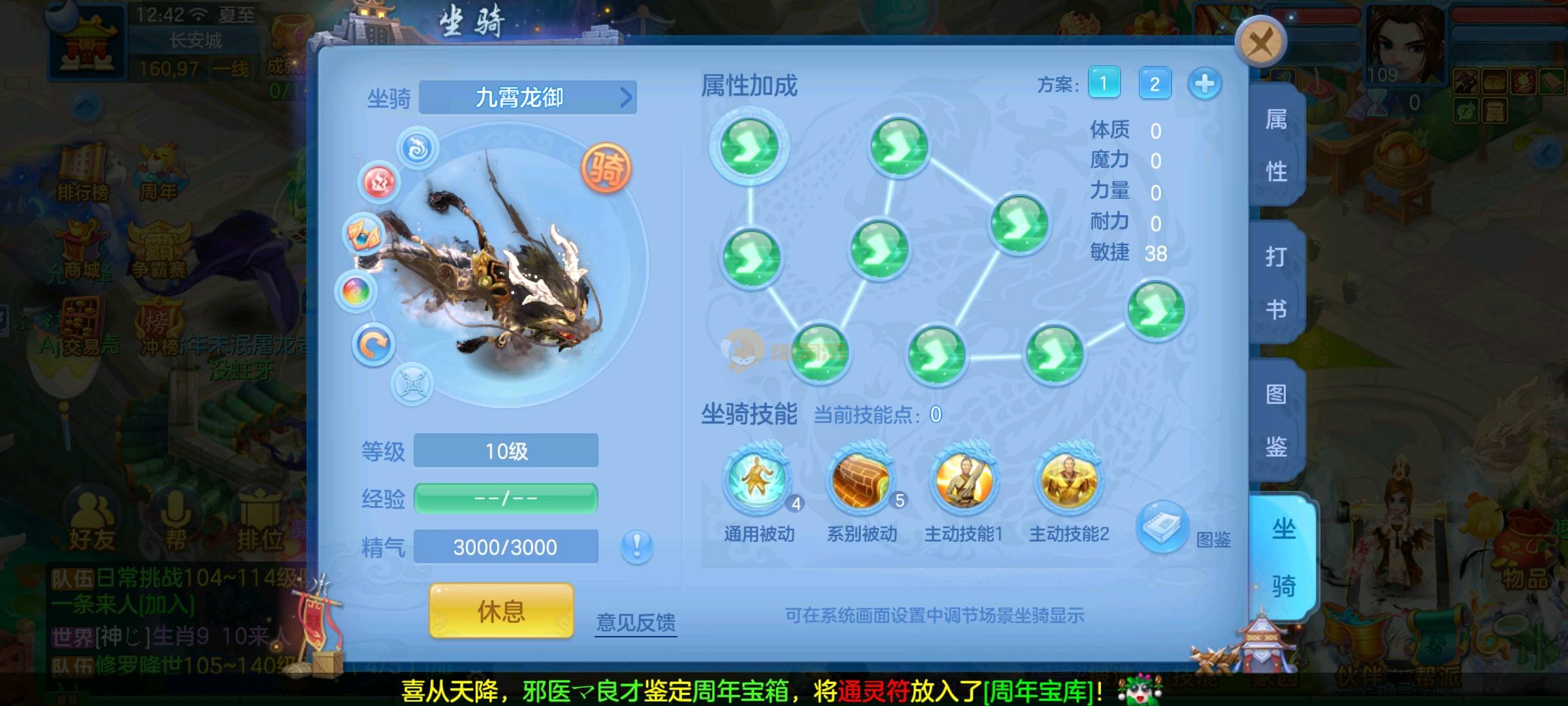Click the orange rotate arrow icon

pos(374,345)
